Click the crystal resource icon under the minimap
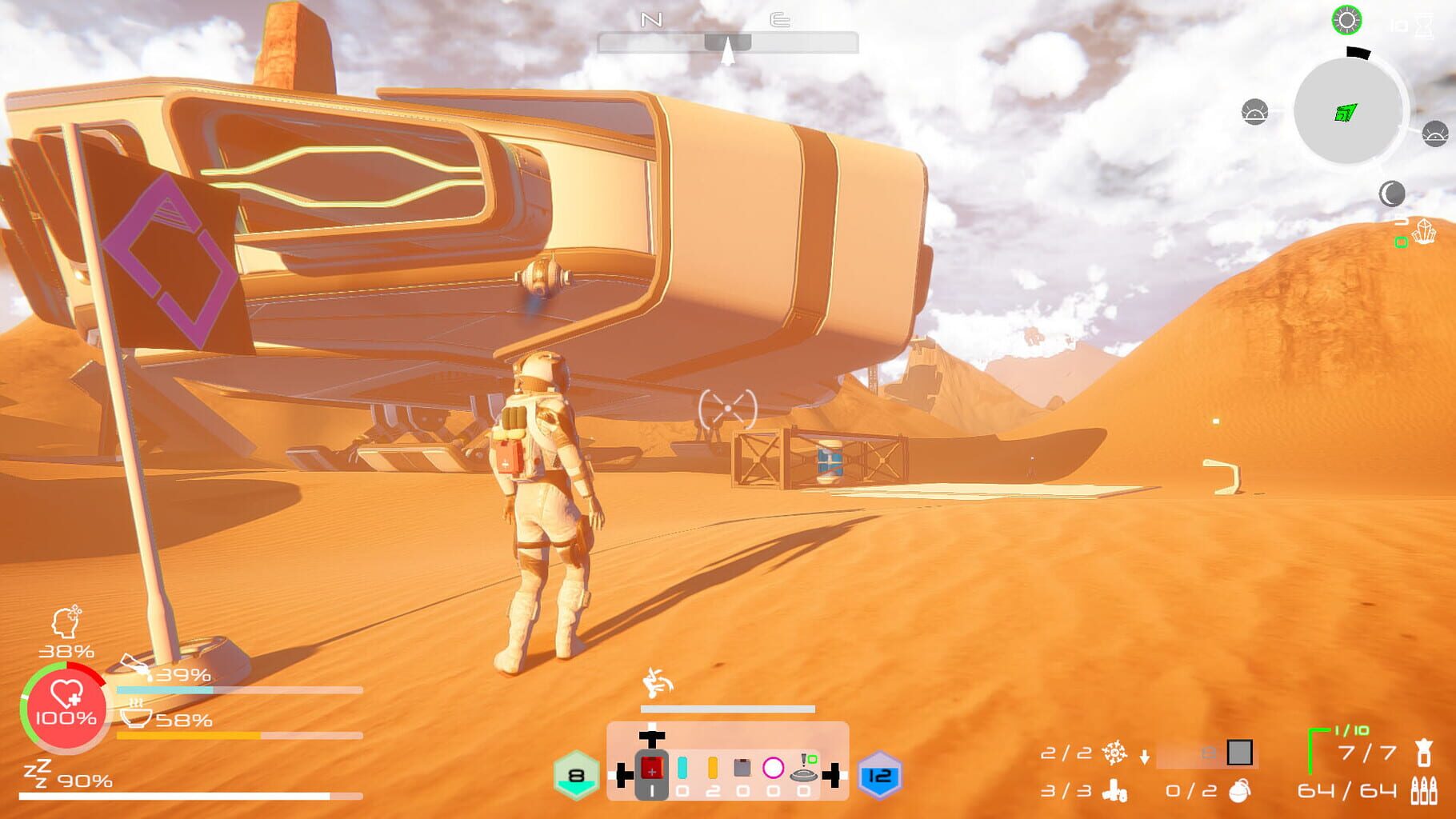This screenshot has height=819, width=1456. click(x=1425, y=231)
